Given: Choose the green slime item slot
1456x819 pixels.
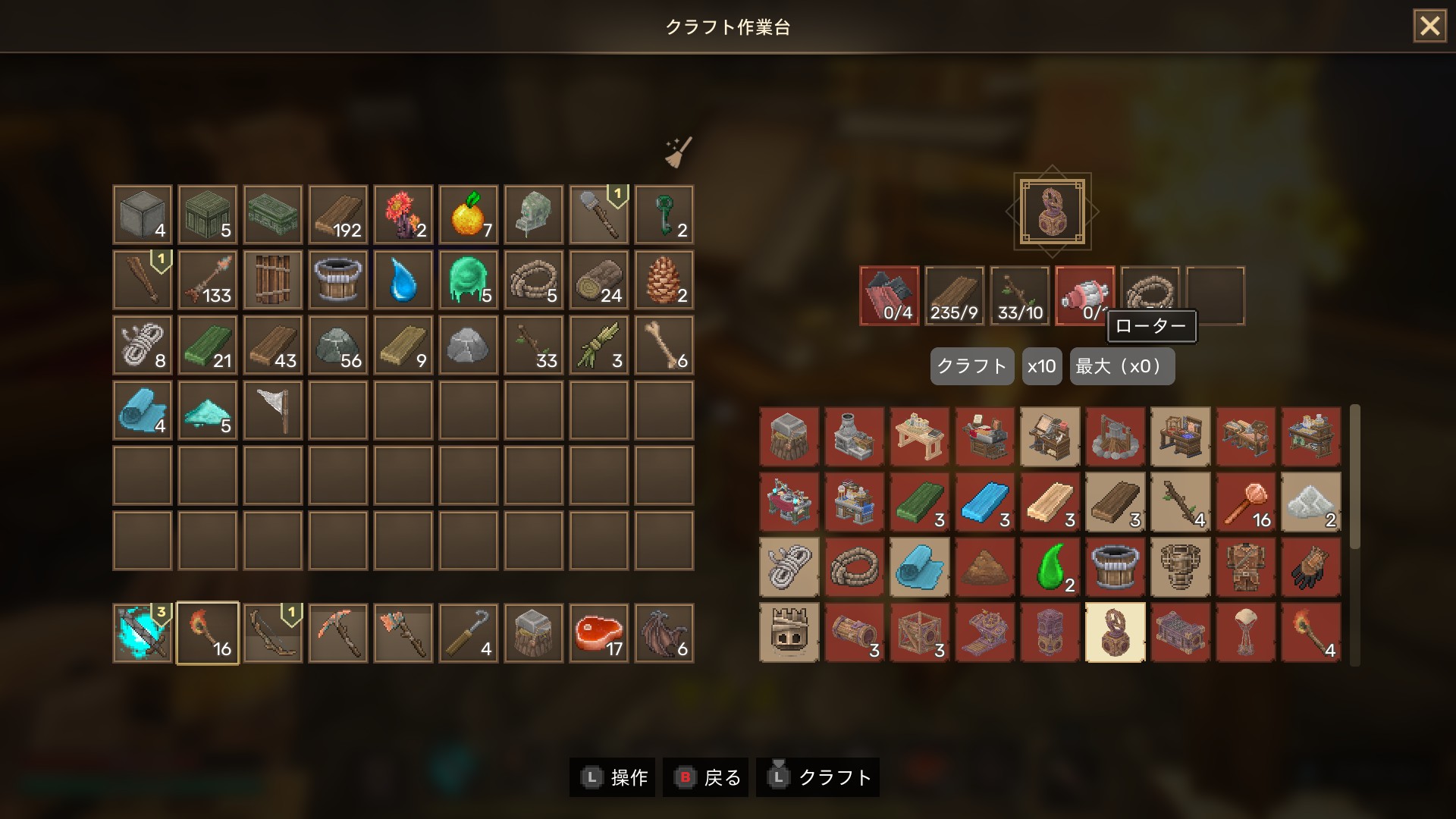Looking at the screenshot, I should tap(469, 280).
